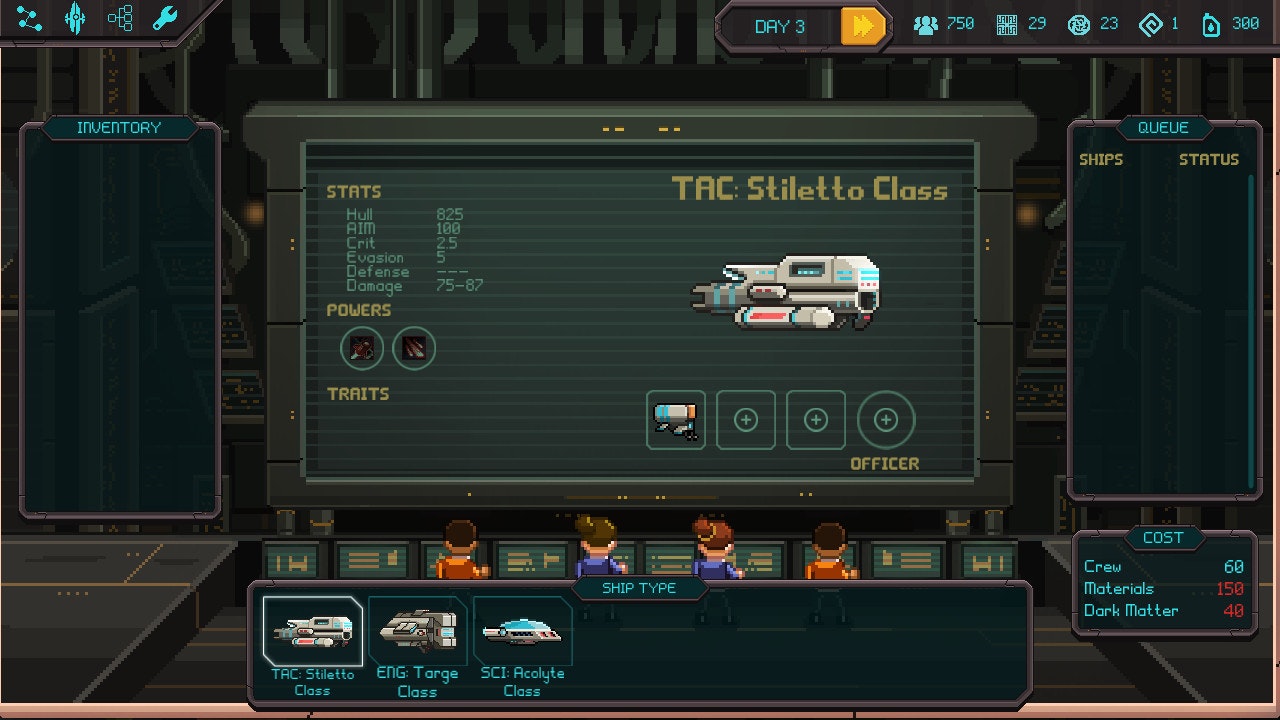Viewport: 1280px width, 720px height.
Task: Select the second power ability icon under POWERS
Action: coord(414,347)
